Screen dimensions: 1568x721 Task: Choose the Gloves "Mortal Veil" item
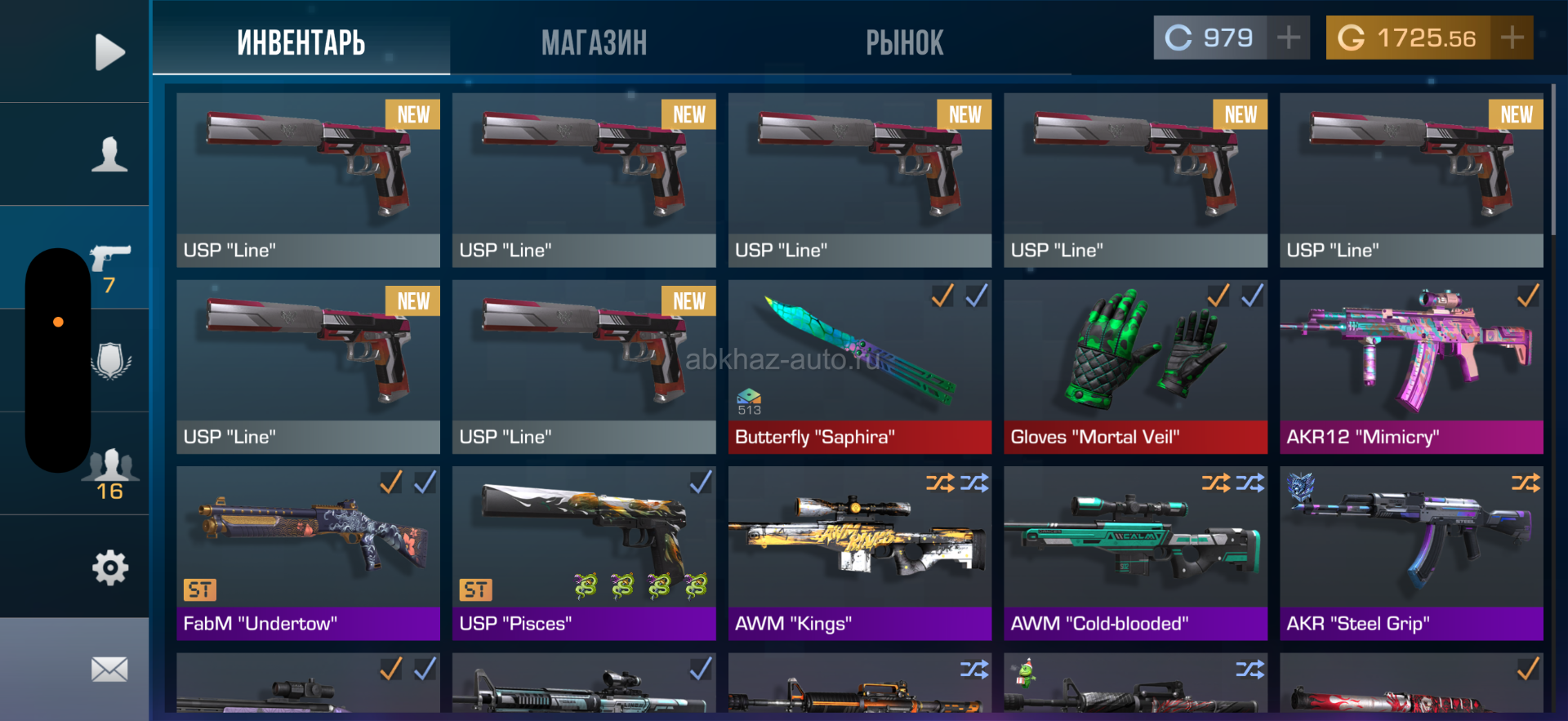(1135, 367)
